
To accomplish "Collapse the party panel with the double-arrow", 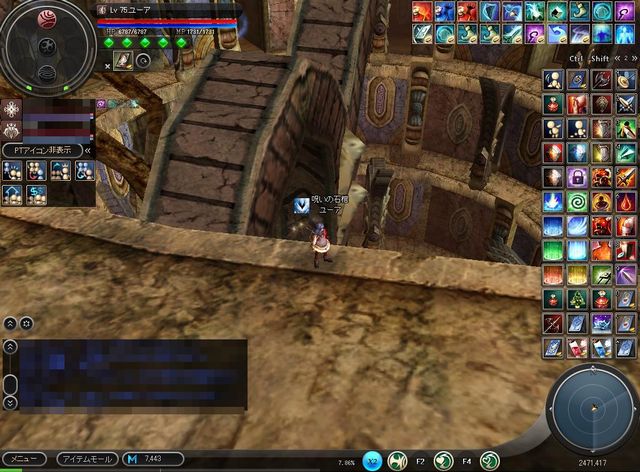I will click(89, 150).
